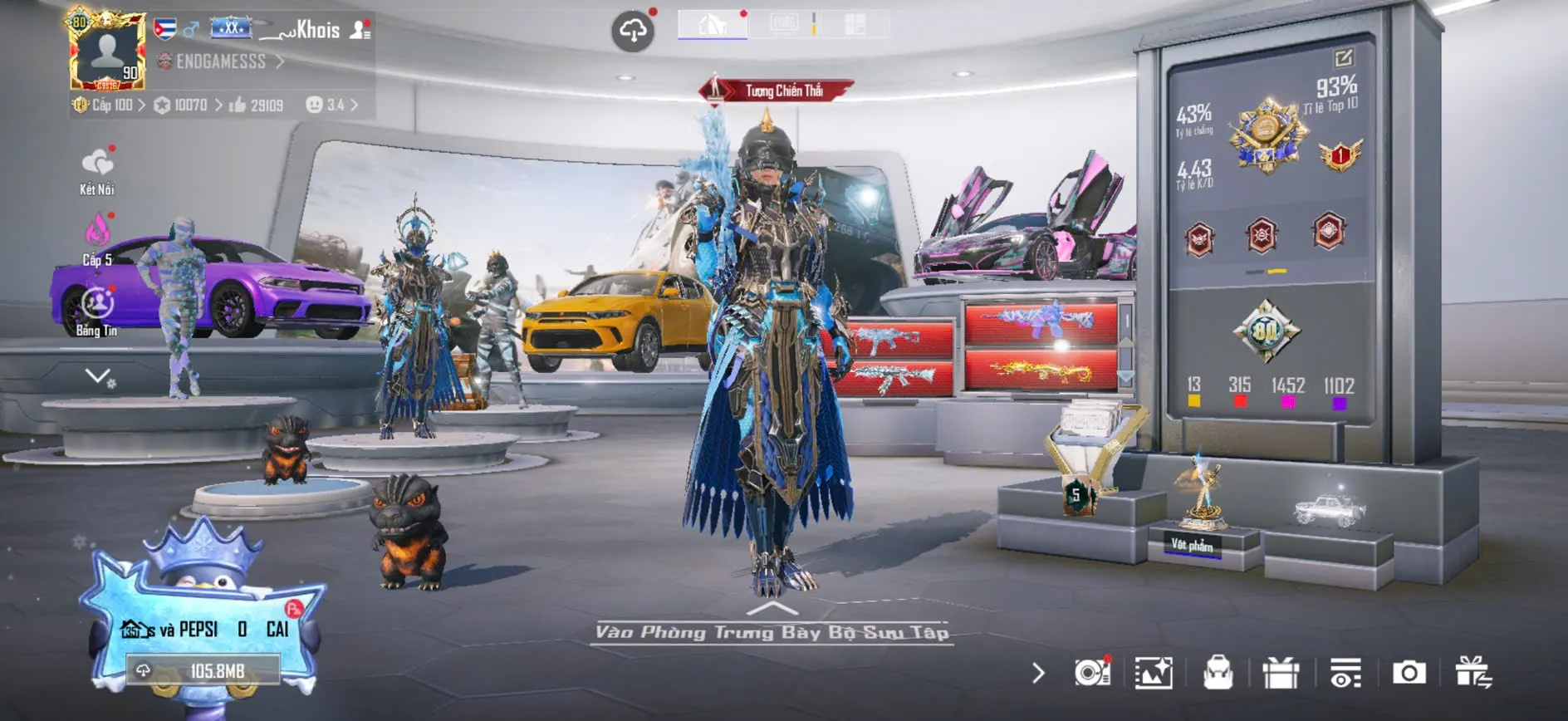Tap the cloud download icon

coord(633,32)
